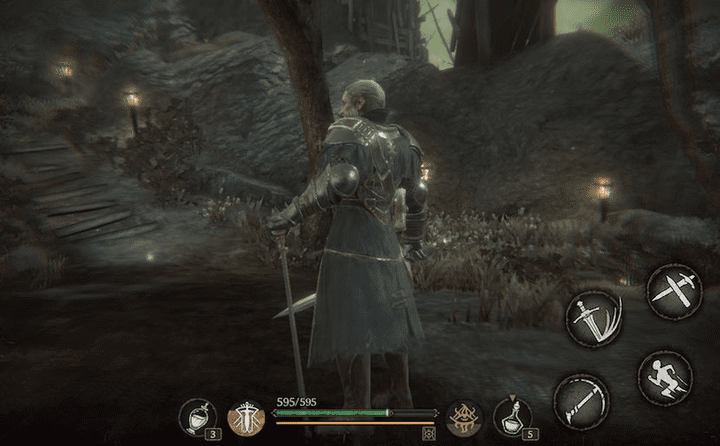Select the orange sword emblem icon
Viewport: 720px width, 446px height.
coord(244,417)
